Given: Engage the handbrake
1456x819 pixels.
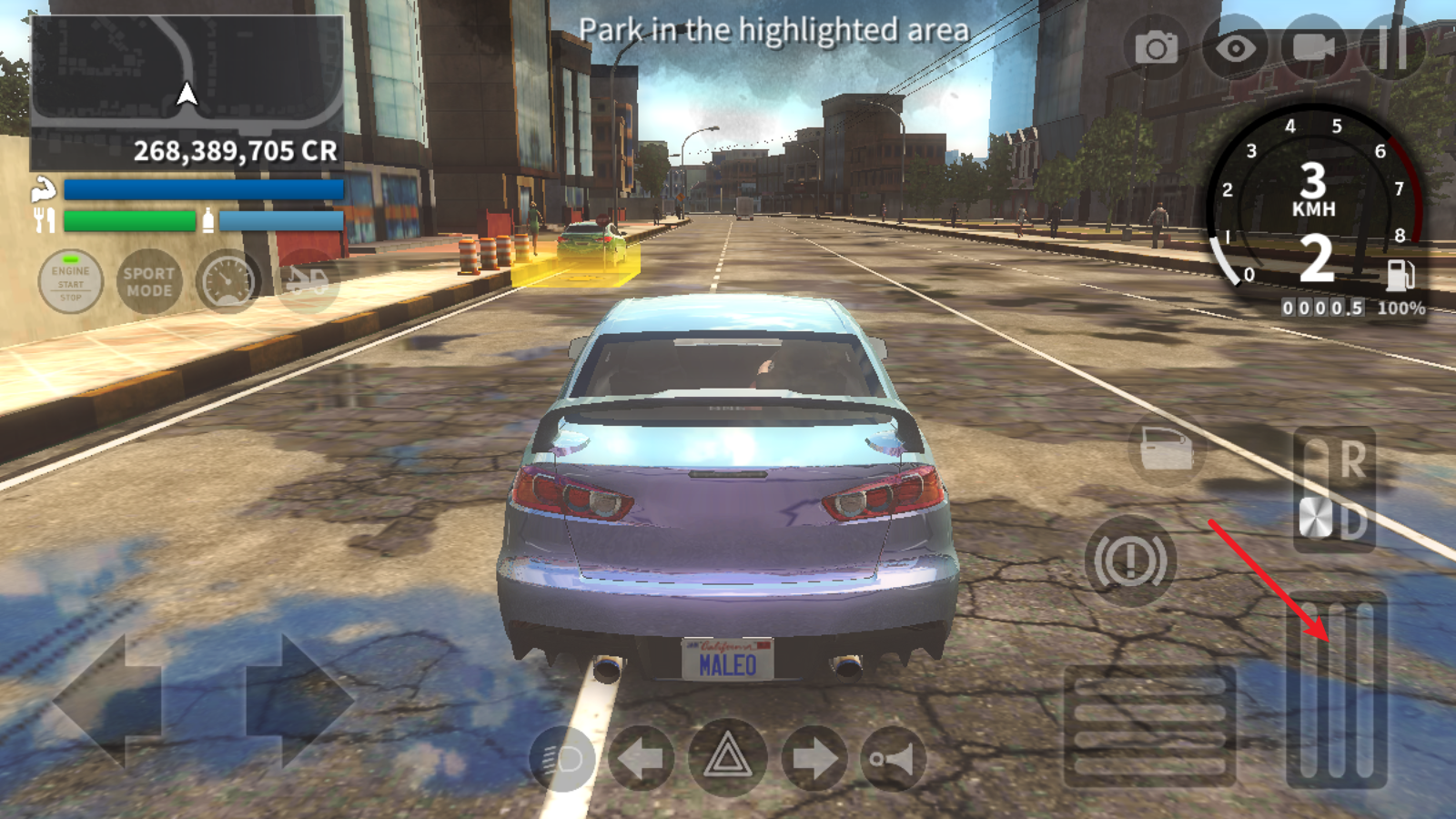Looking at the screenshot, I should point(1130,561).
